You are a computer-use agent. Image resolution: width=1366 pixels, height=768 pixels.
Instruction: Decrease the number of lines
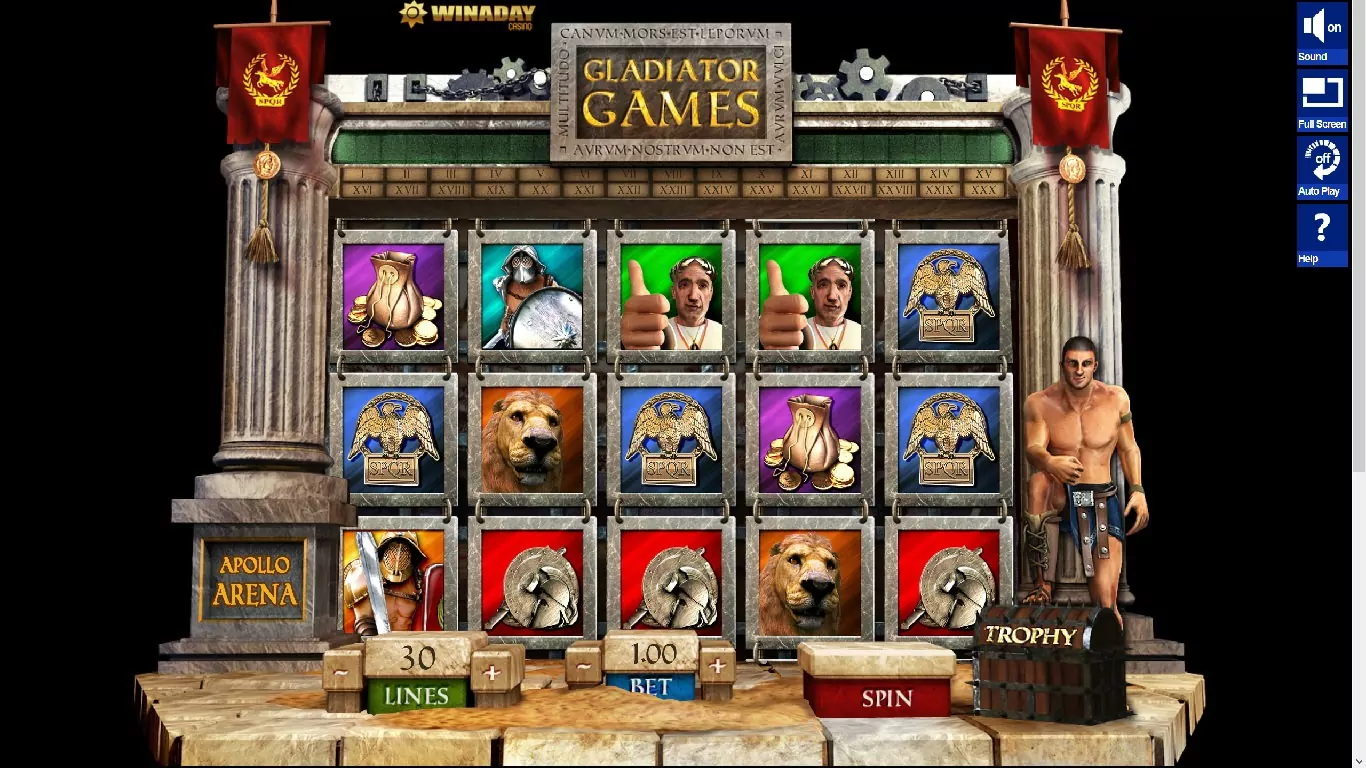342,673
